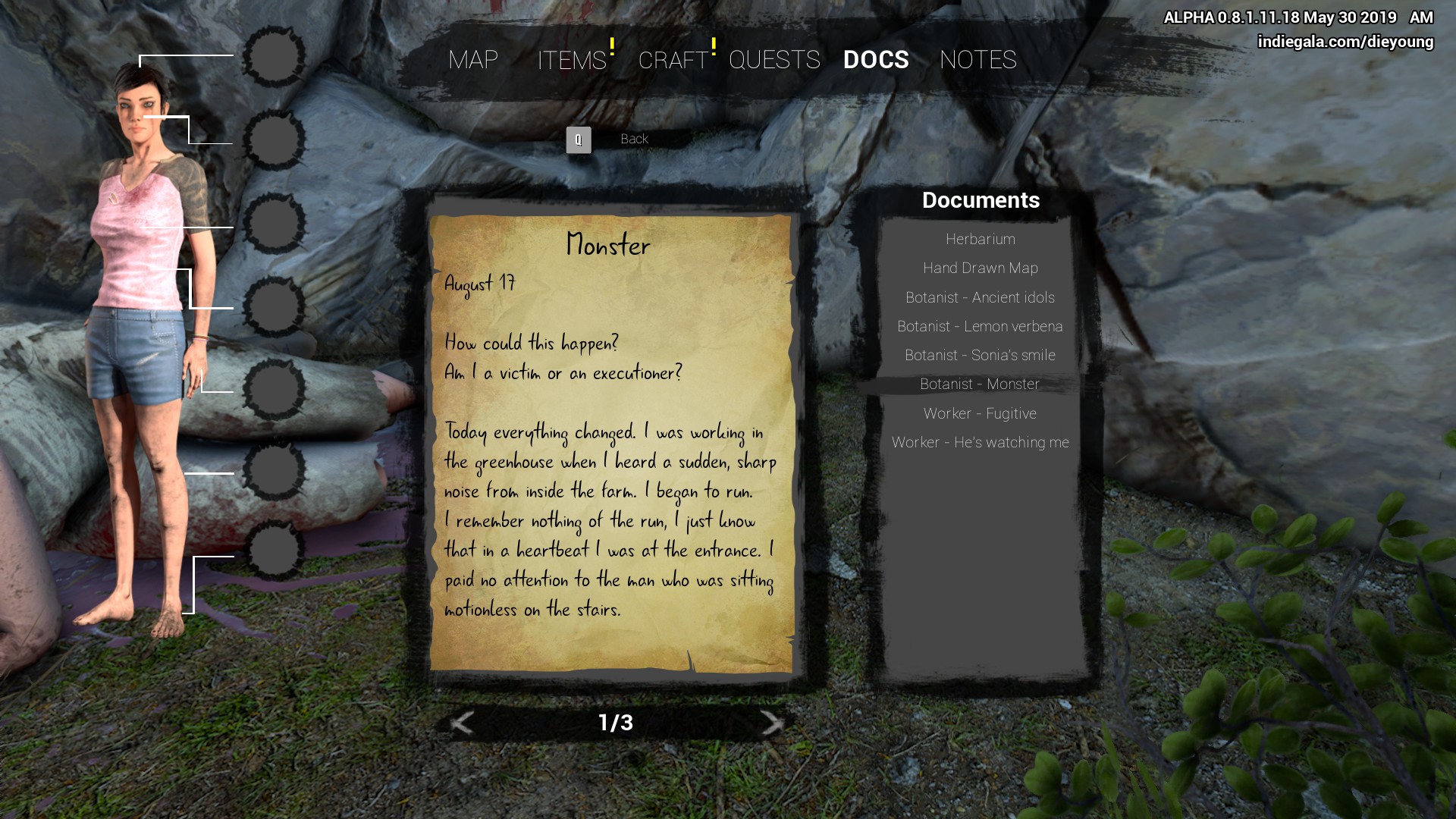Go to the CRAFT tab

tap(673, 60)
